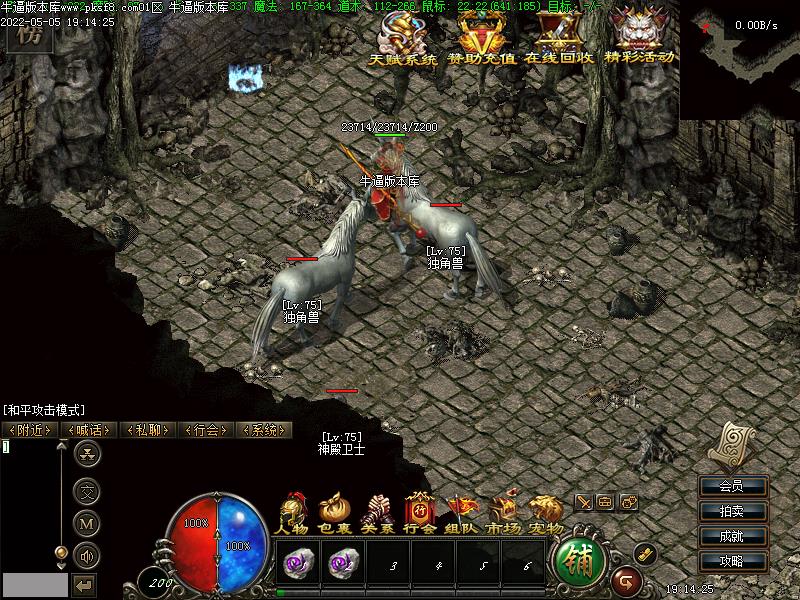Open the 精彩活动 events icon
800x600 pixels.
coord(642,36)
